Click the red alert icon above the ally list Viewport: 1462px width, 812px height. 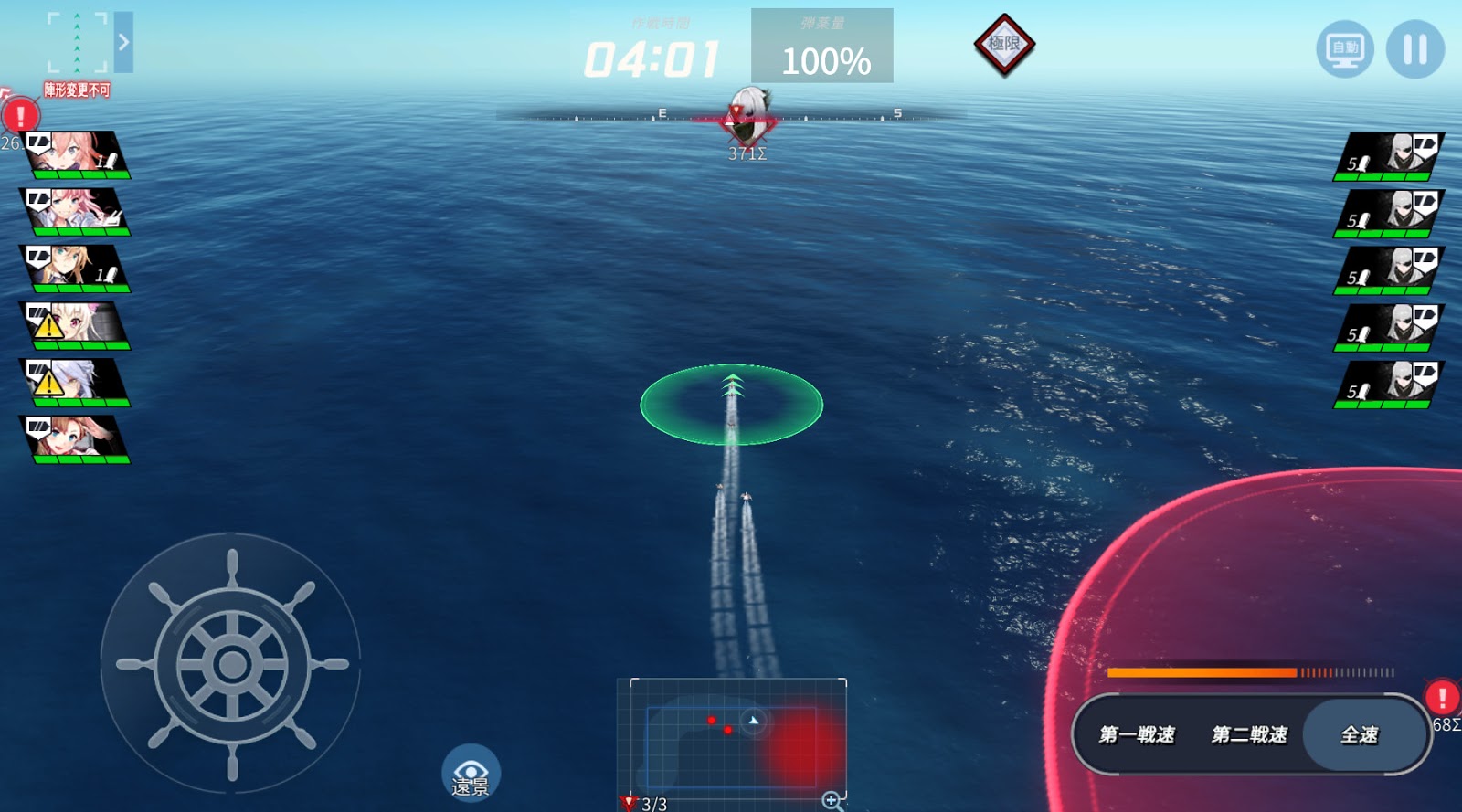(20, 116)
